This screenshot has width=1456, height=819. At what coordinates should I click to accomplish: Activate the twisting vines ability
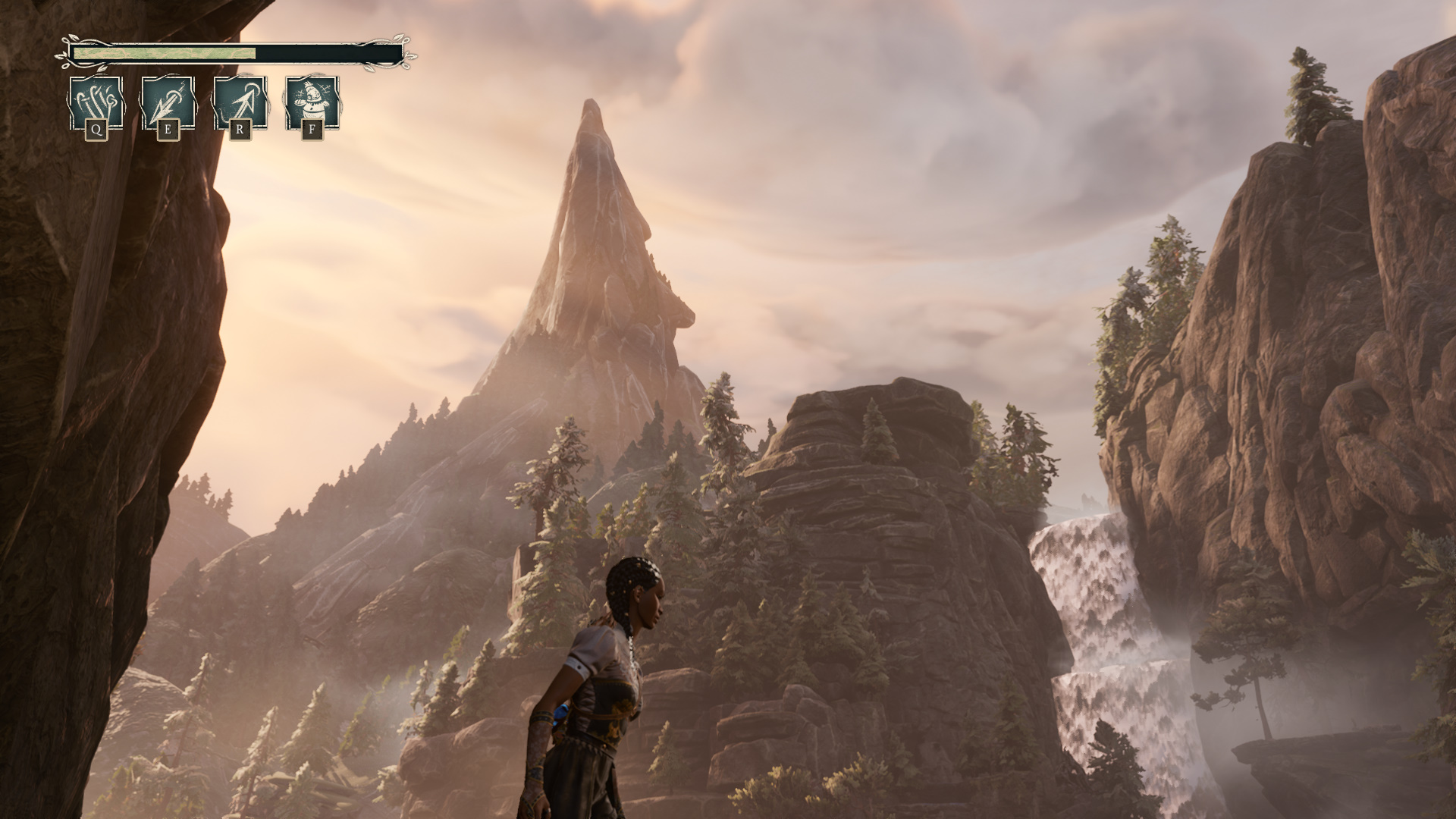coord(96,103)
